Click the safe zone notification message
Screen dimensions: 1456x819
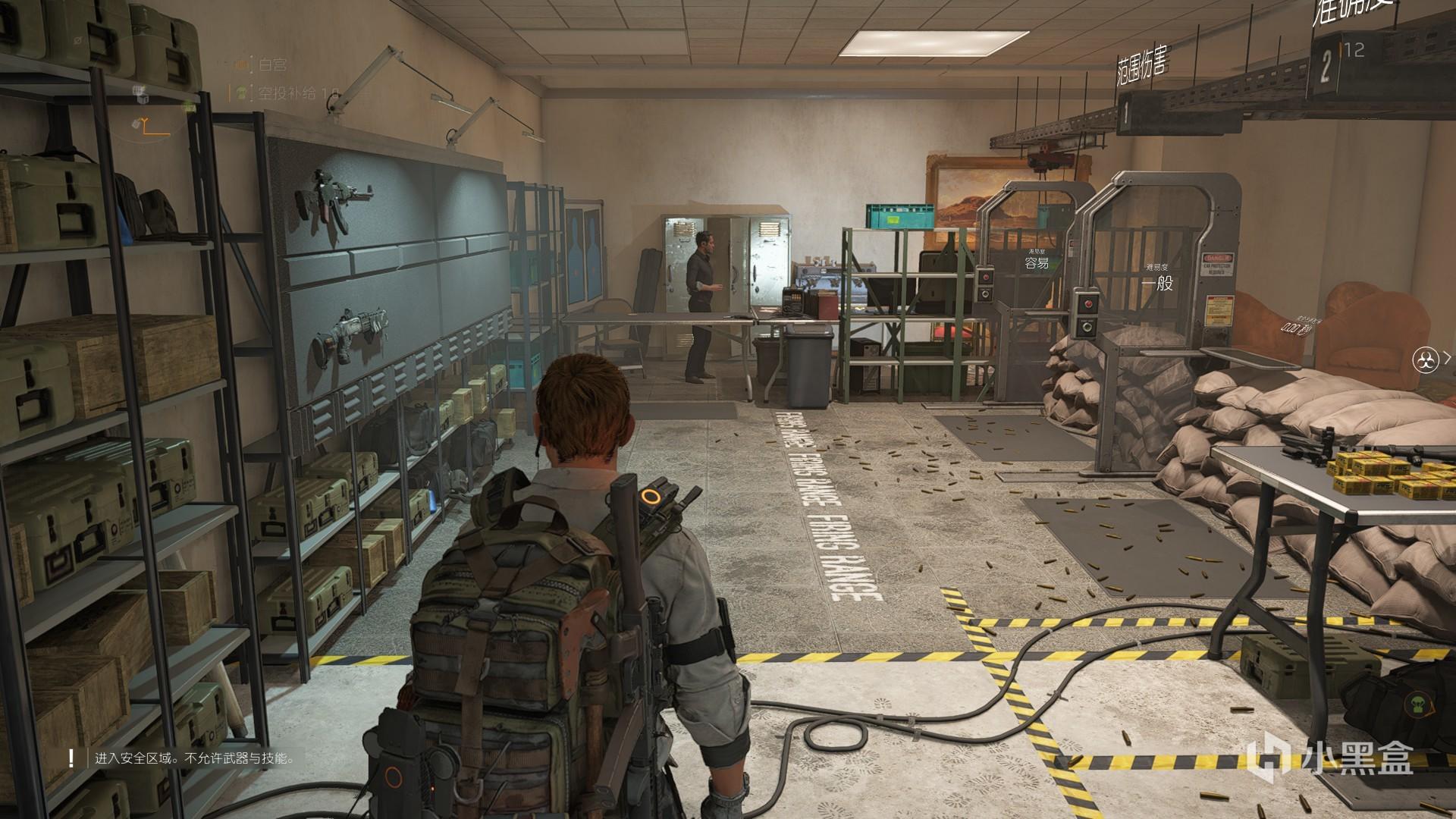click(194, 758)
